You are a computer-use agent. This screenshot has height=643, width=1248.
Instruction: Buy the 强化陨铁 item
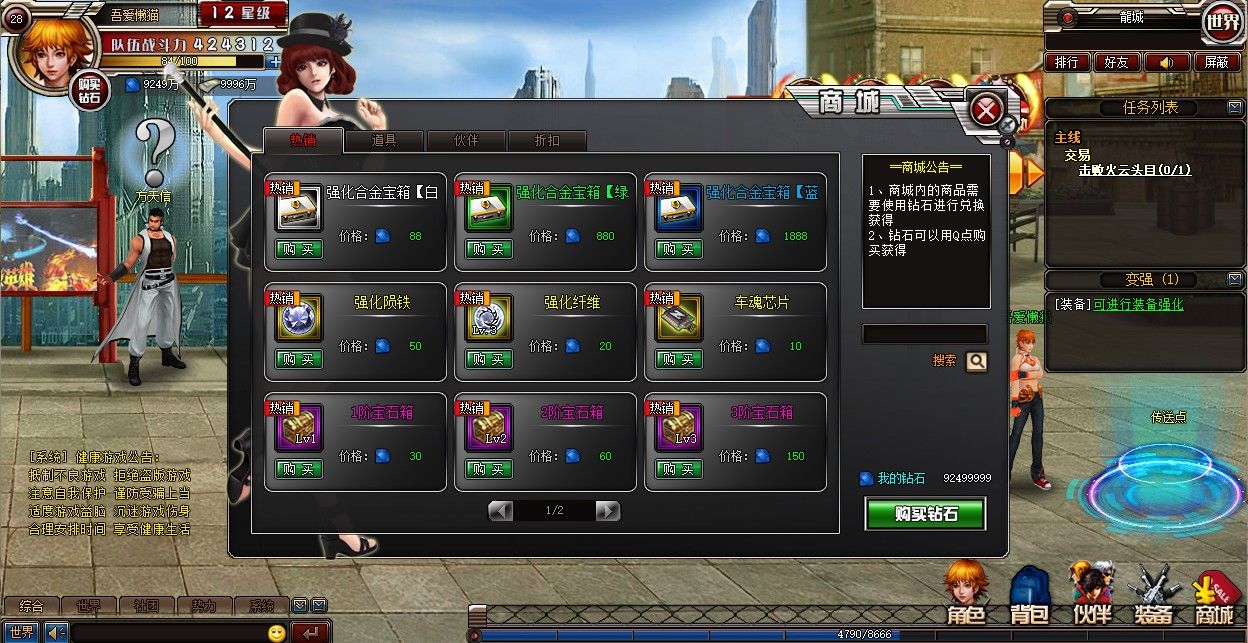tap(299, 359)
